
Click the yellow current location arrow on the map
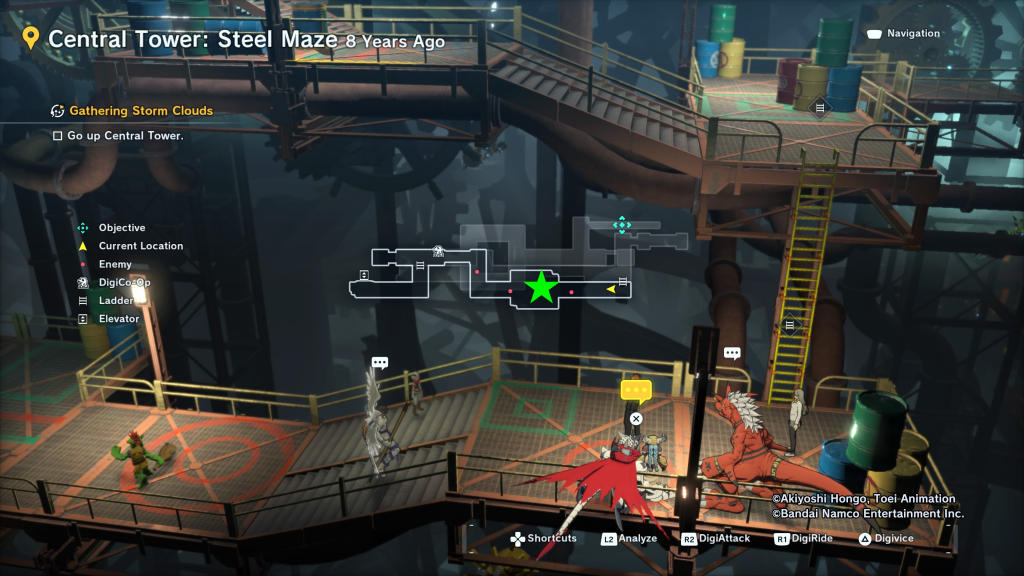click(610, 290)
